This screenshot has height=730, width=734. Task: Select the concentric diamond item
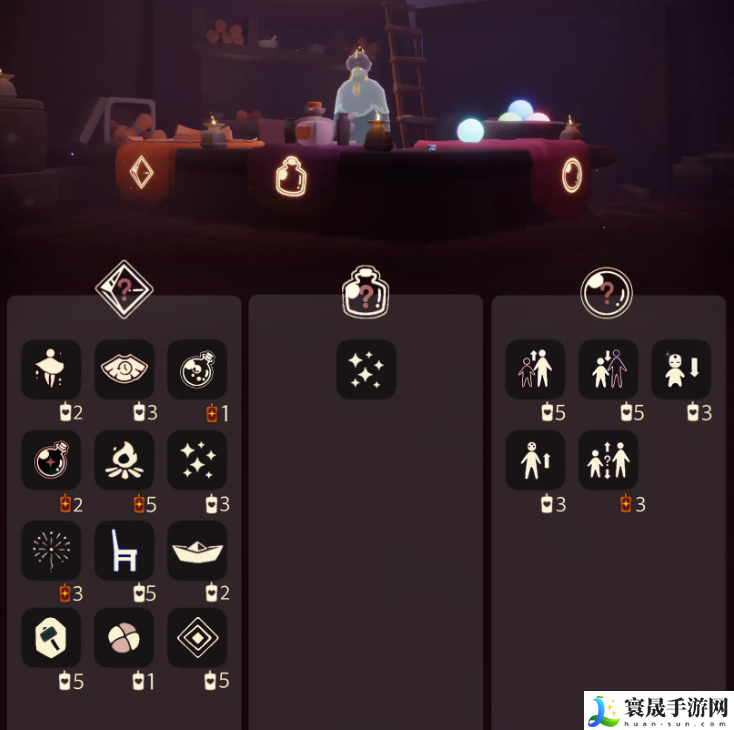click(x=196, y=637)
